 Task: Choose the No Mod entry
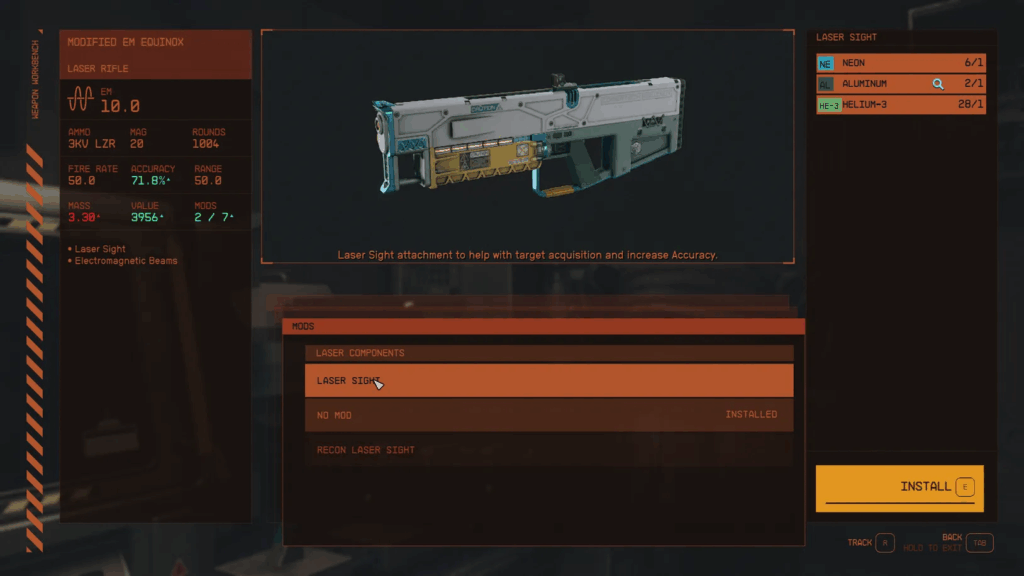pyautogui.click(x=548, y=415)
